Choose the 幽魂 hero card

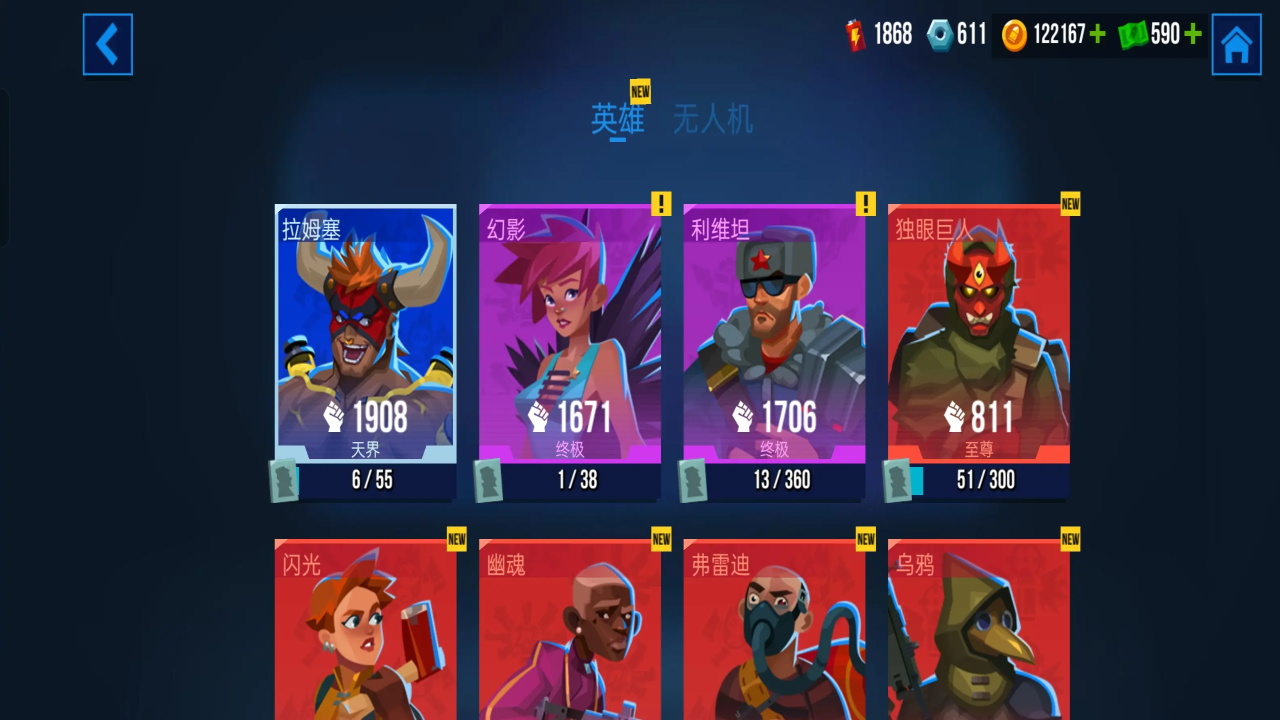pyautogui.click(x=570, y=630)
